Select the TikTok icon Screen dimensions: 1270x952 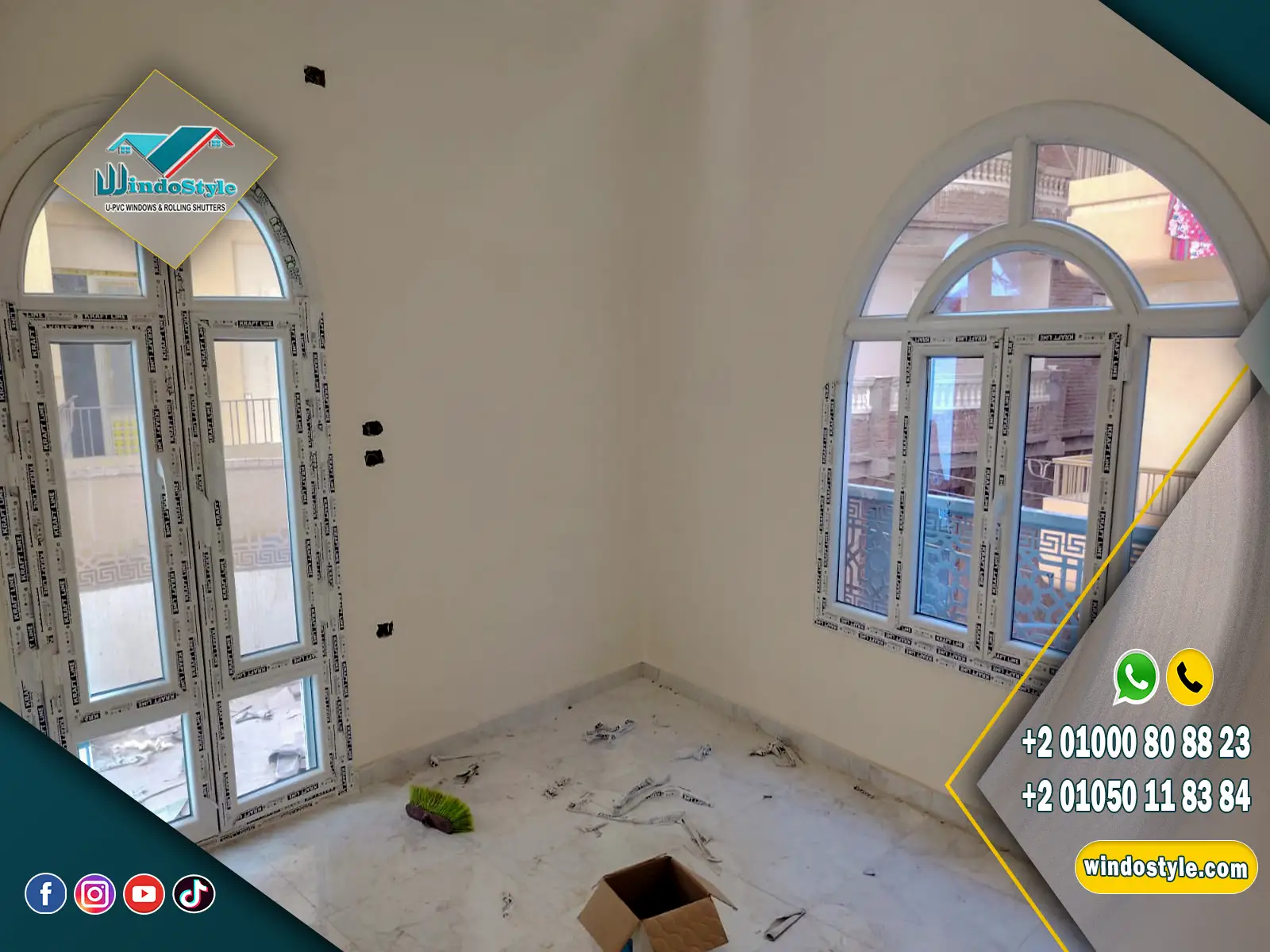(194, 894)
